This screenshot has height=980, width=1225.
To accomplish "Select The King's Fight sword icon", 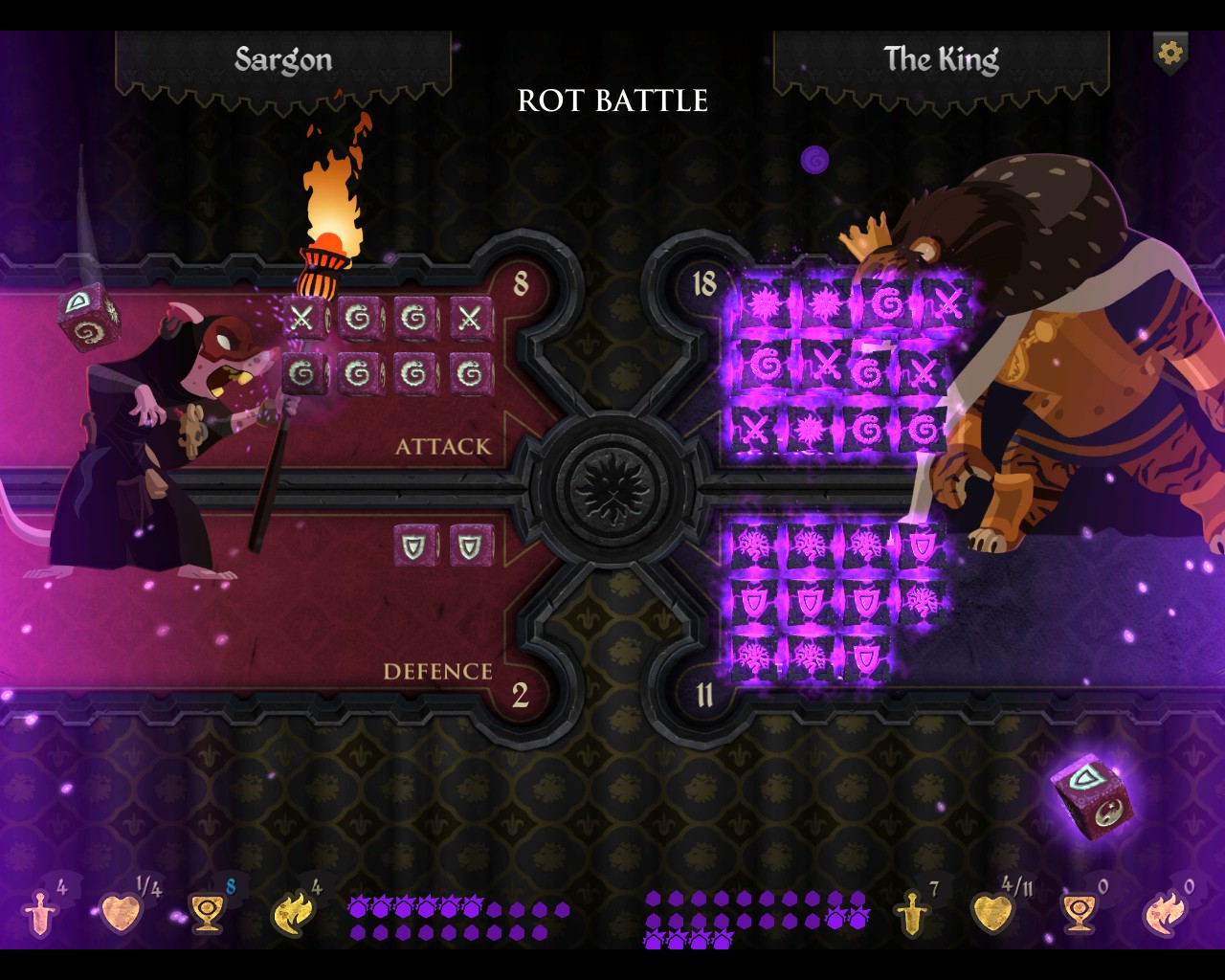I will pos(909,914).
